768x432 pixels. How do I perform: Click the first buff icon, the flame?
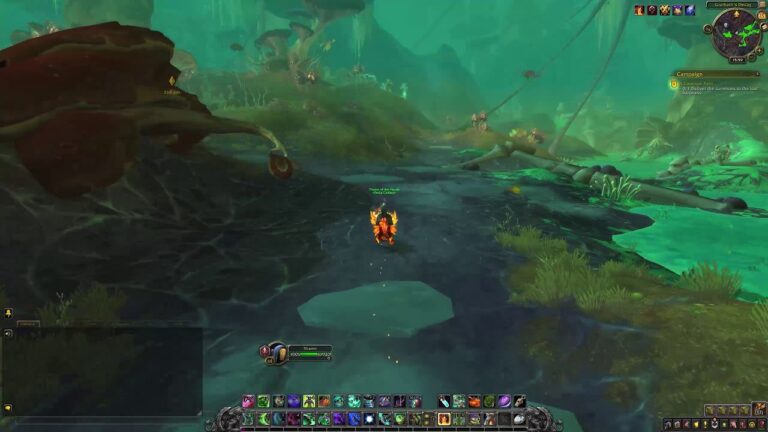tap(640, 10)
